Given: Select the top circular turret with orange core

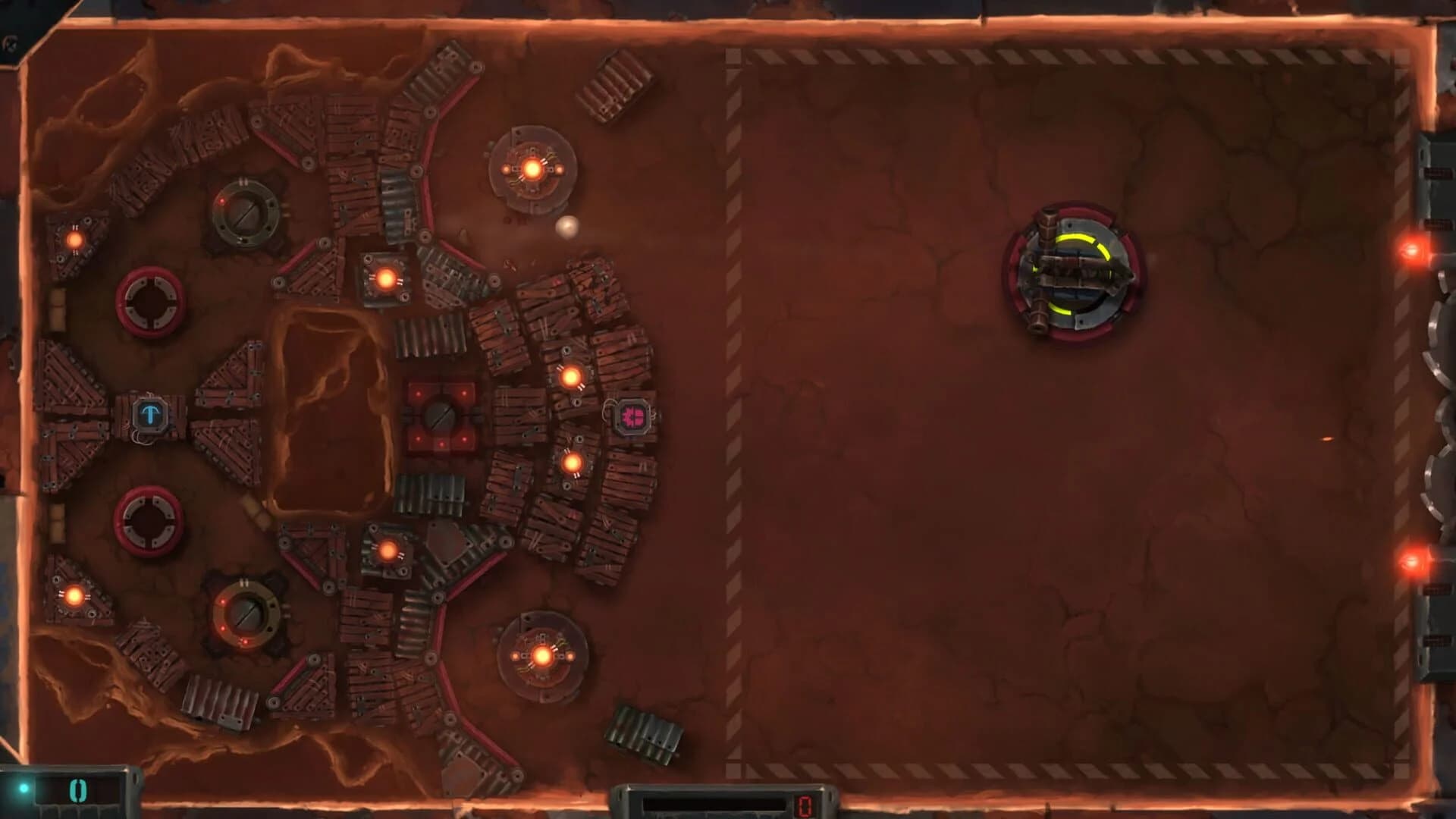Looking at the screenshot, I should pyautogui.click(x=533, y=165).
